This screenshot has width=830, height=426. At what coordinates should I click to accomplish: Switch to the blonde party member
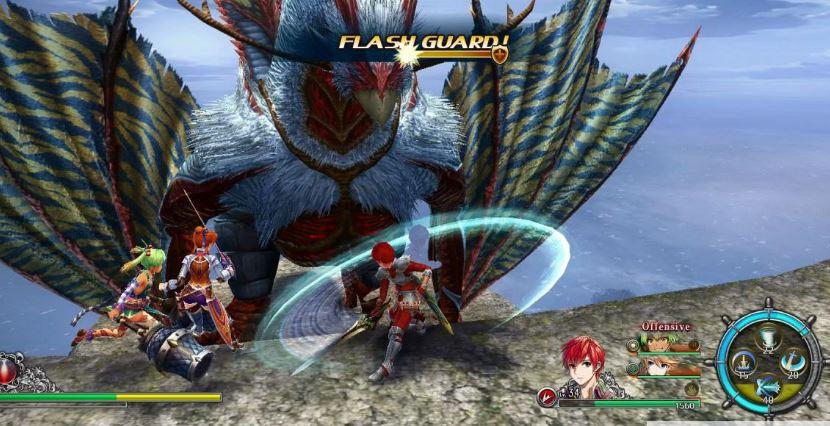(655, 367)
